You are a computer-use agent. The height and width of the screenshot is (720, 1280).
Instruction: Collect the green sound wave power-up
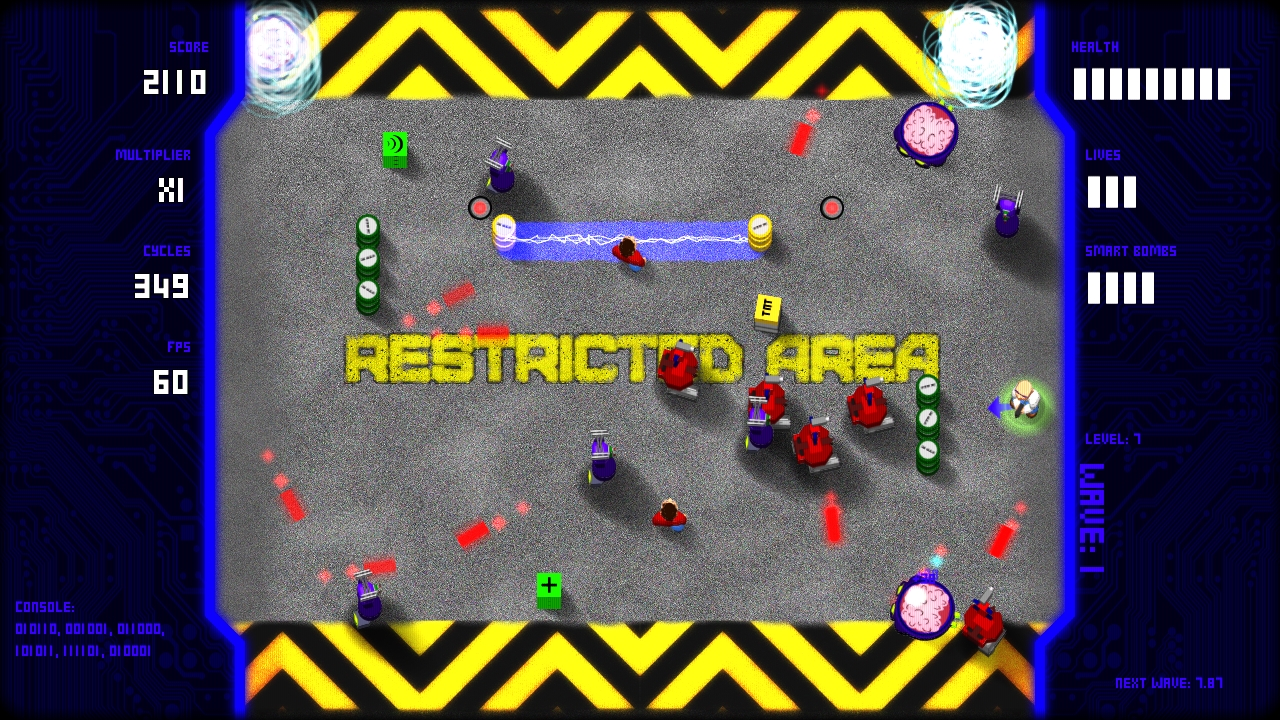coord(396,147)
